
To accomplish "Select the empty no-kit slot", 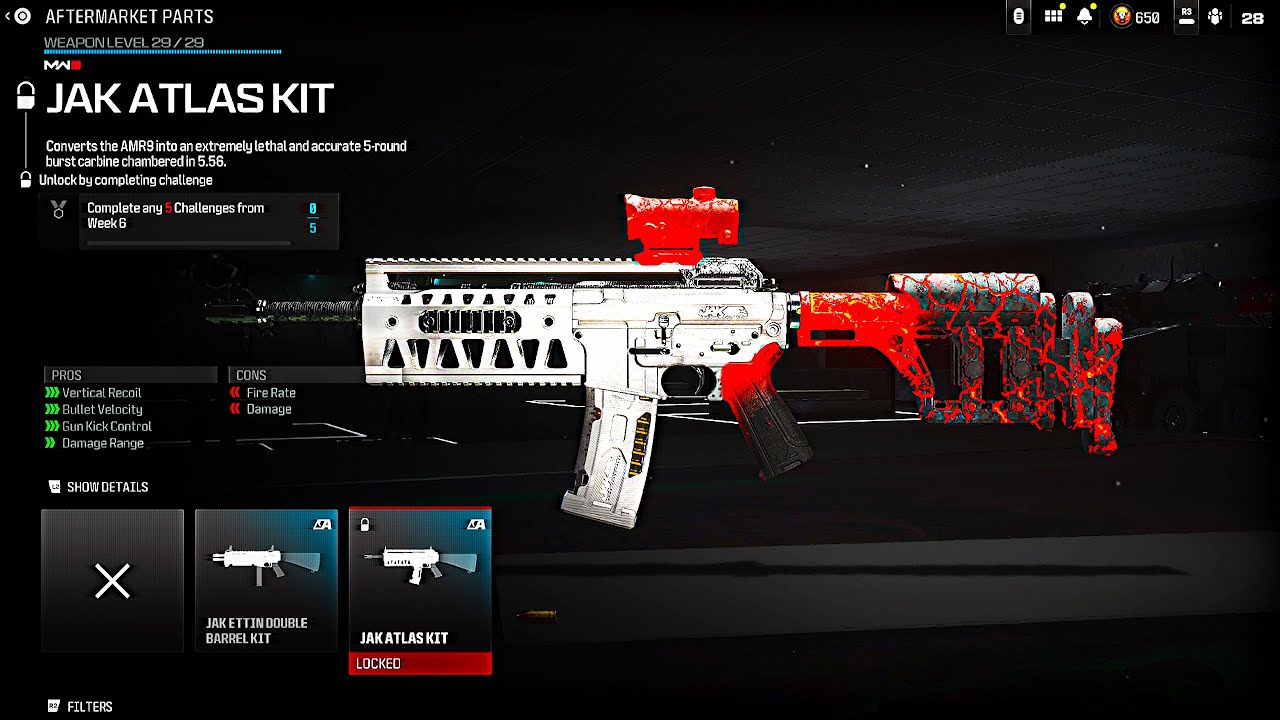I will 112,581.
